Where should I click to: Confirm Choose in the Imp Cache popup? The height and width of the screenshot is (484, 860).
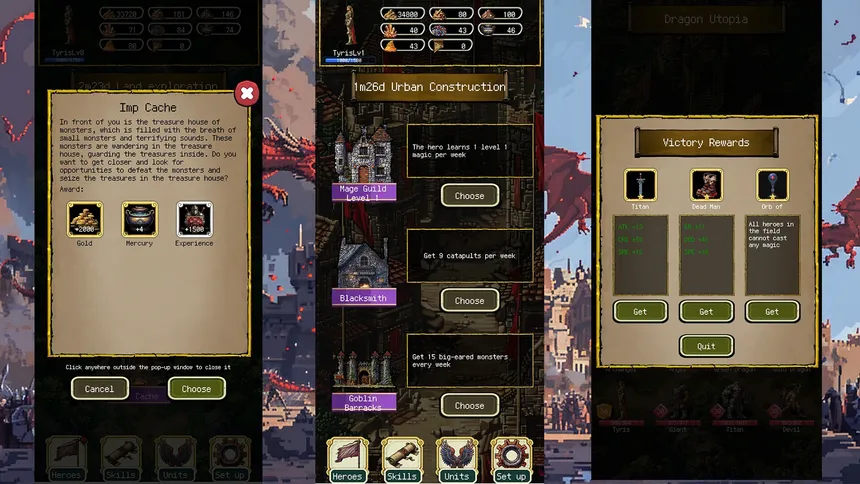pyautogui.click(x=196, y=389)
